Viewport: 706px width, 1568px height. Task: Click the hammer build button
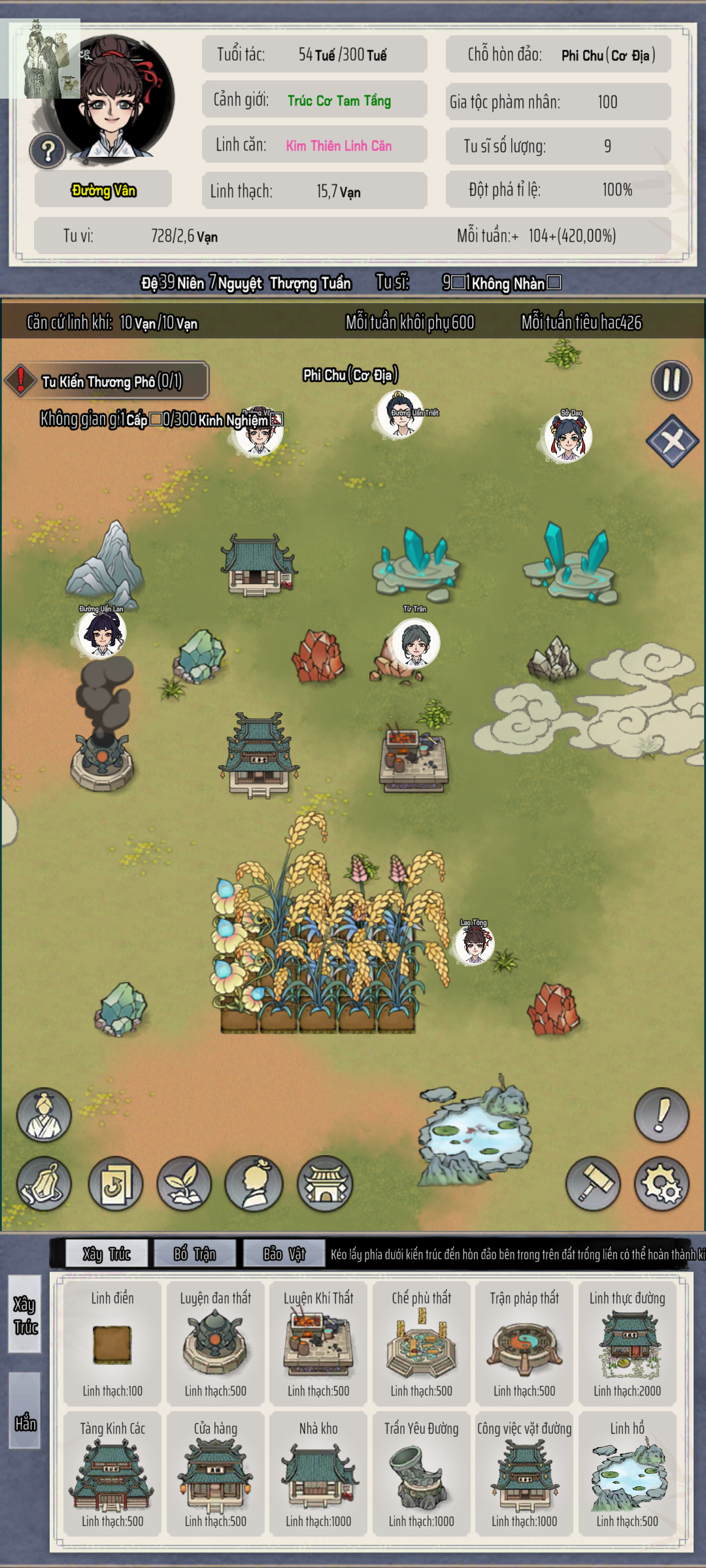[x=593, y=1184]
